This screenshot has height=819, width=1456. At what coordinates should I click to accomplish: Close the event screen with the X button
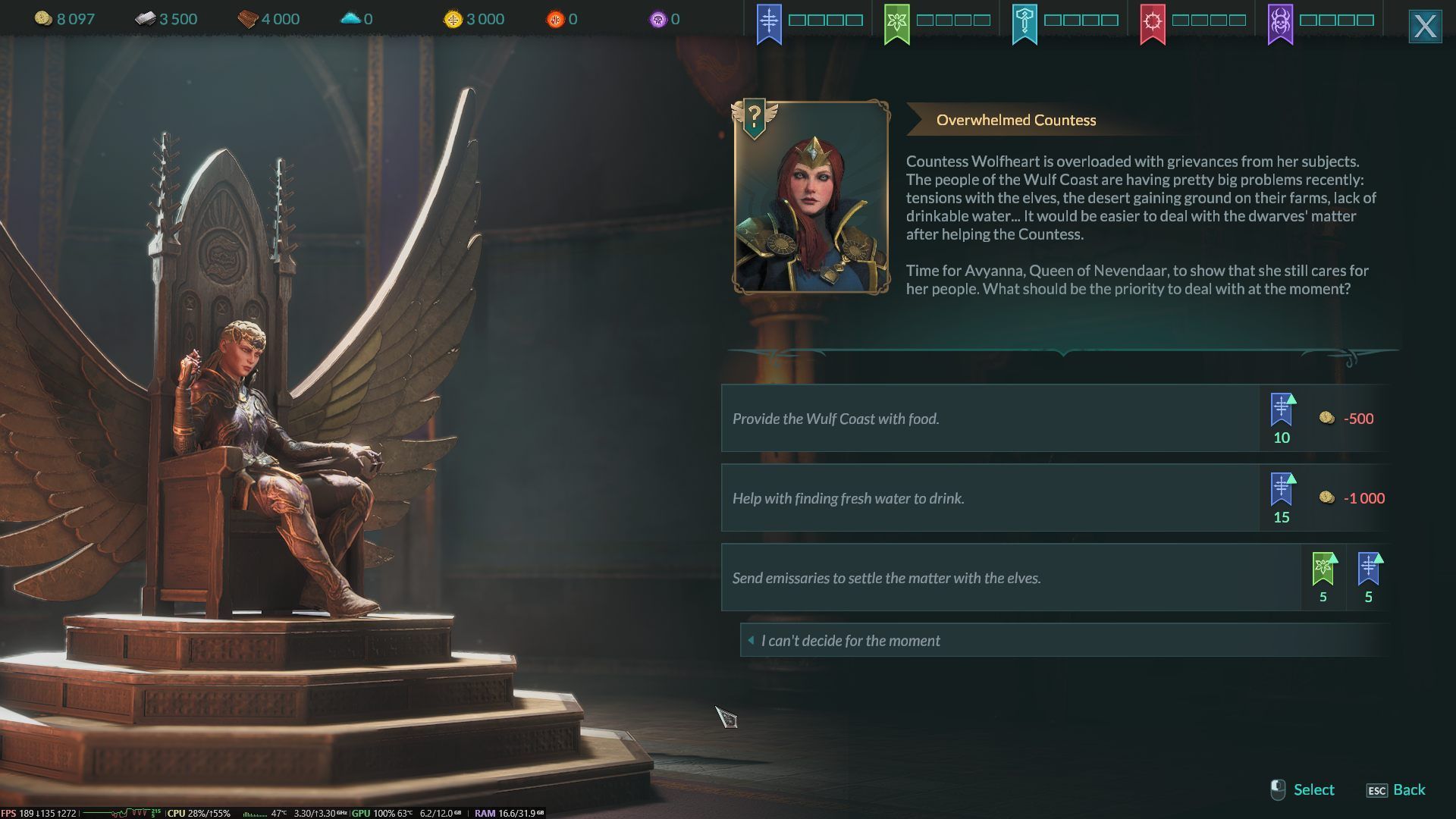pyautogui.click(x=1424, y=27)
